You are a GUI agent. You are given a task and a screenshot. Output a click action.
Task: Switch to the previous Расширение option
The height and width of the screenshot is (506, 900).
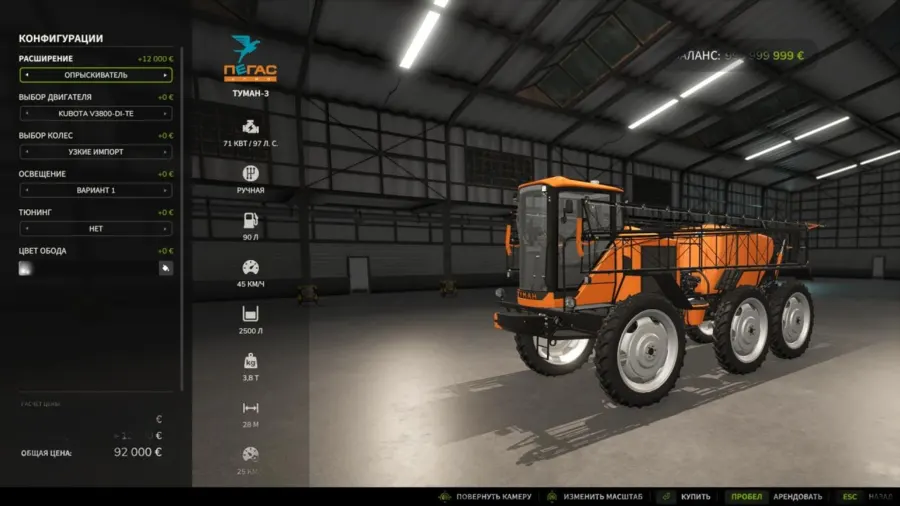26,75
